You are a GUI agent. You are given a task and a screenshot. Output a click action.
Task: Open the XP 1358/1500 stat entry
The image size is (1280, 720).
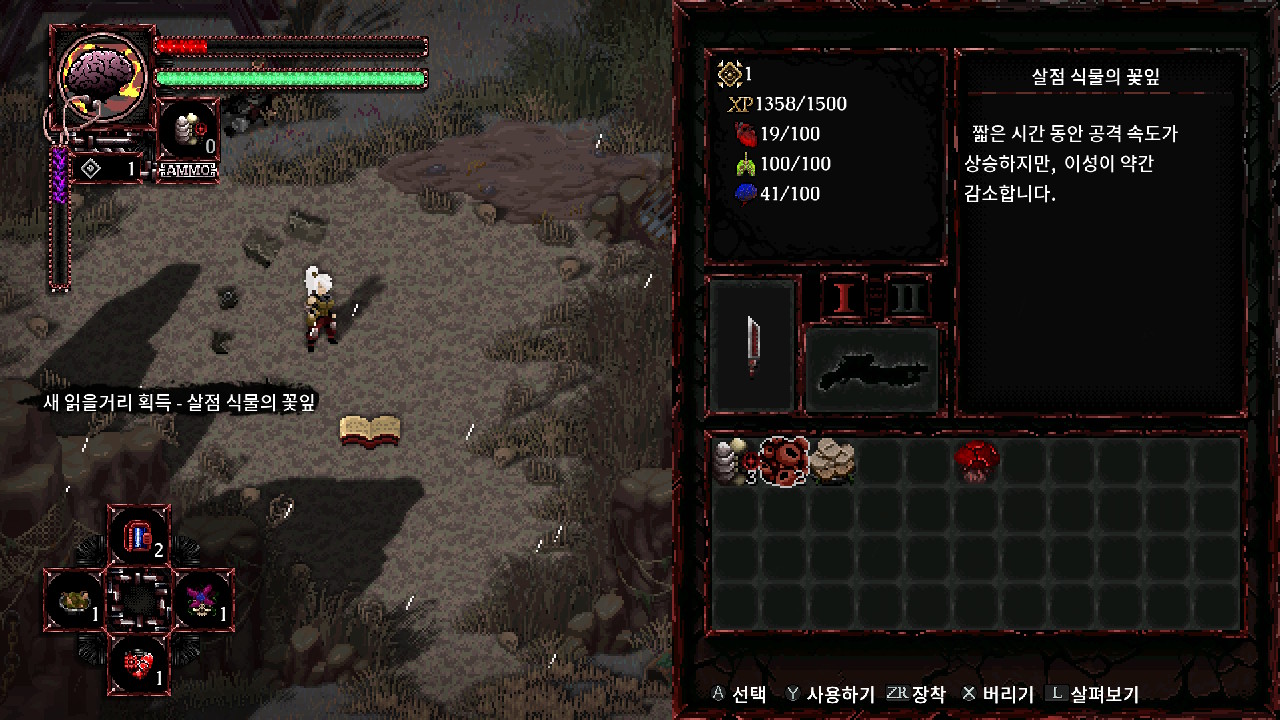pyautogui.click(x=788, y=104)
